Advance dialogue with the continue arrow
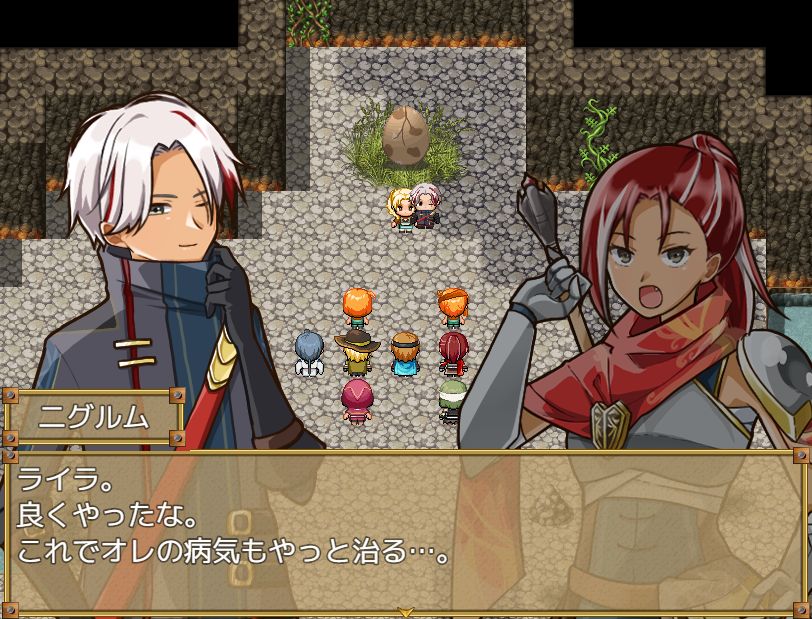The image size is (812, 619). (x=405, y=611)
